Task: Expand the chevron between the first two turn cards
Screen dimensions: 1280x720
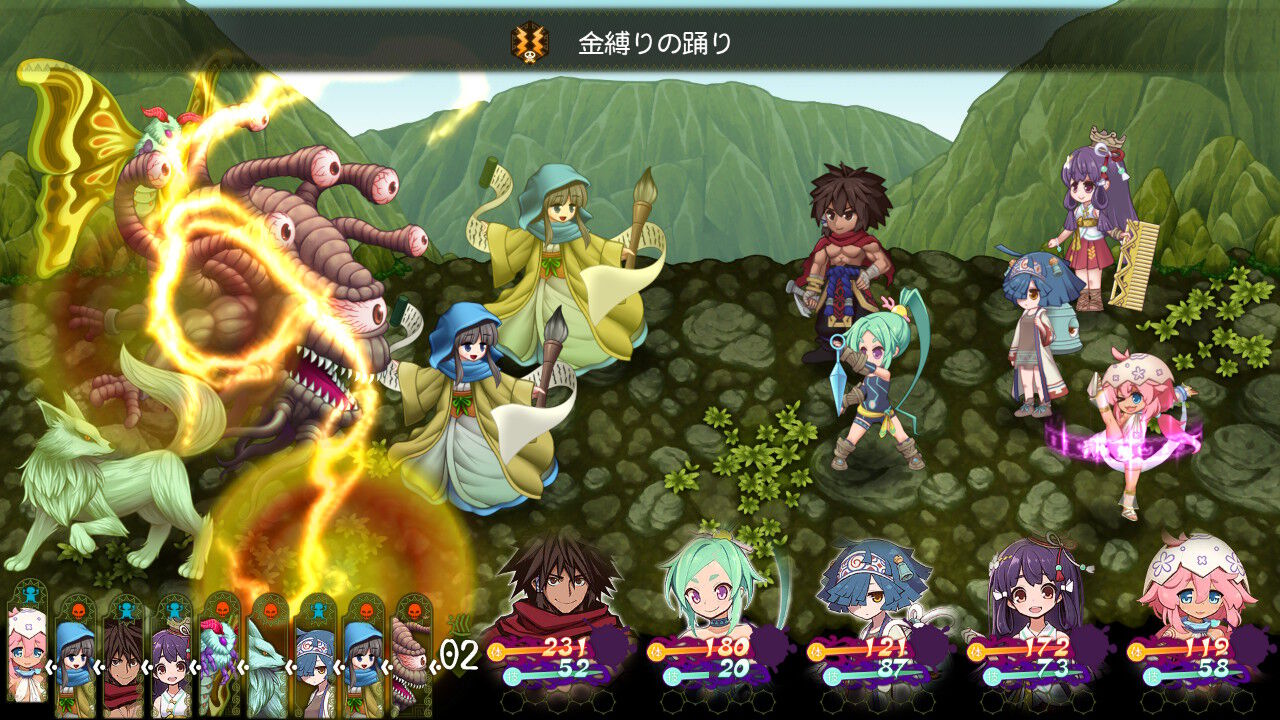Action: coord(51,665)
